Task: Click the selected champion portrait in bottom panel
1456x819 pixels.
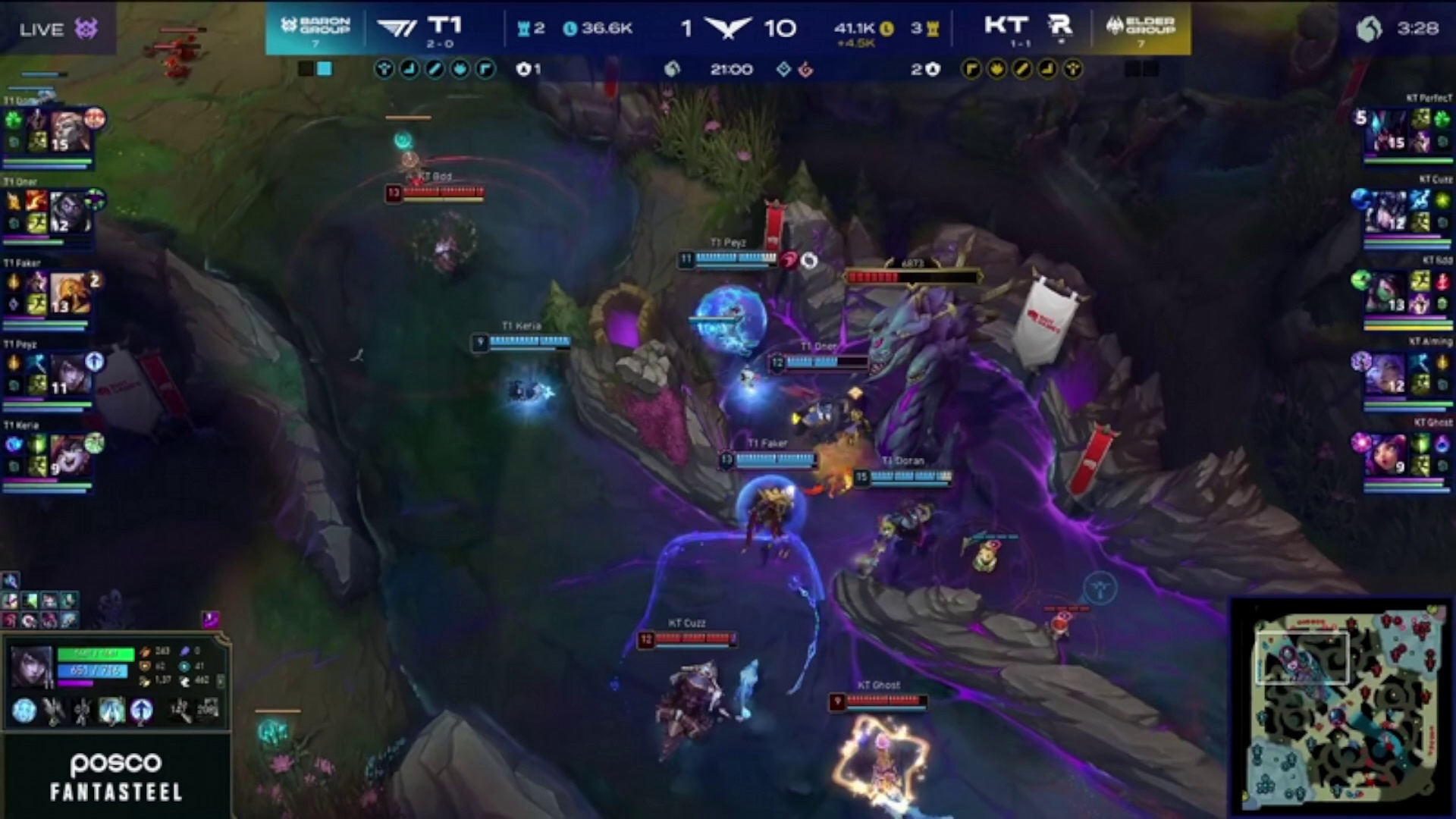Action: point(31,667)
